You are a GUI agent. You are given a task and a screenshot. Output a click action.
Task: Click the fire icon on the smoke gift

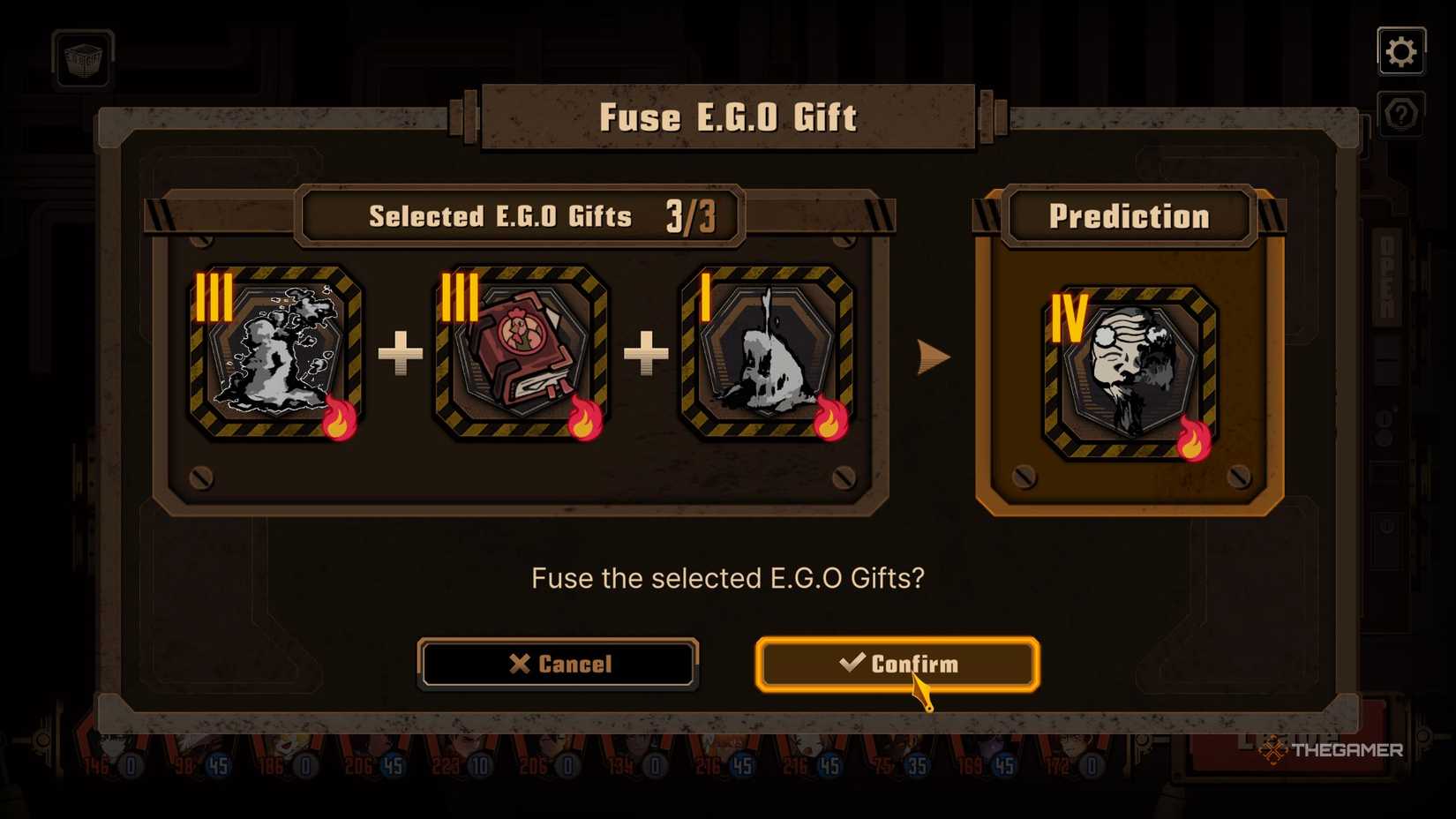[x=342, y=421]
